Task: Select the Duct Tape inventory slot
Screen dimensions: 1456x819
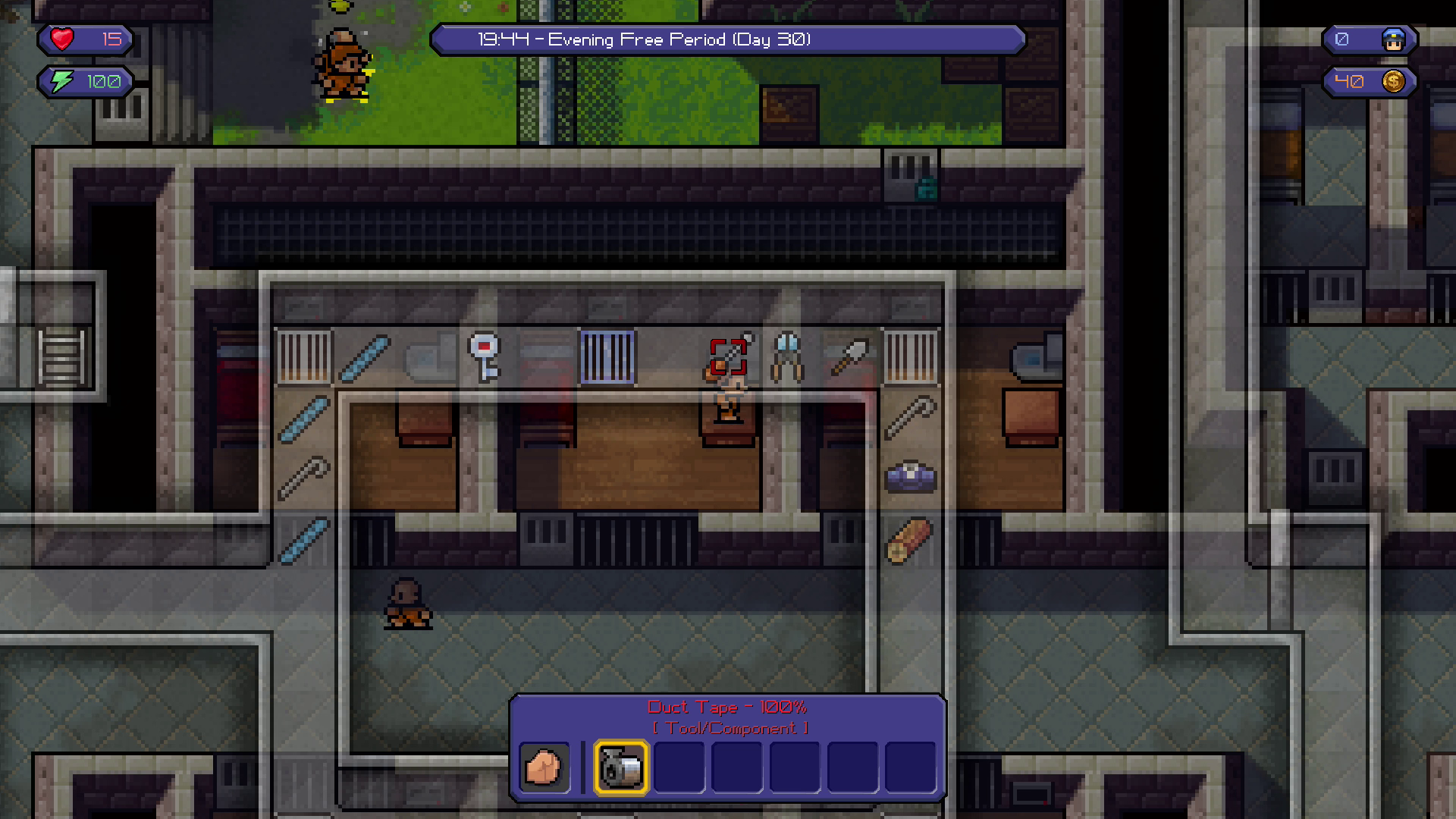Action: (x=621, y=767)
